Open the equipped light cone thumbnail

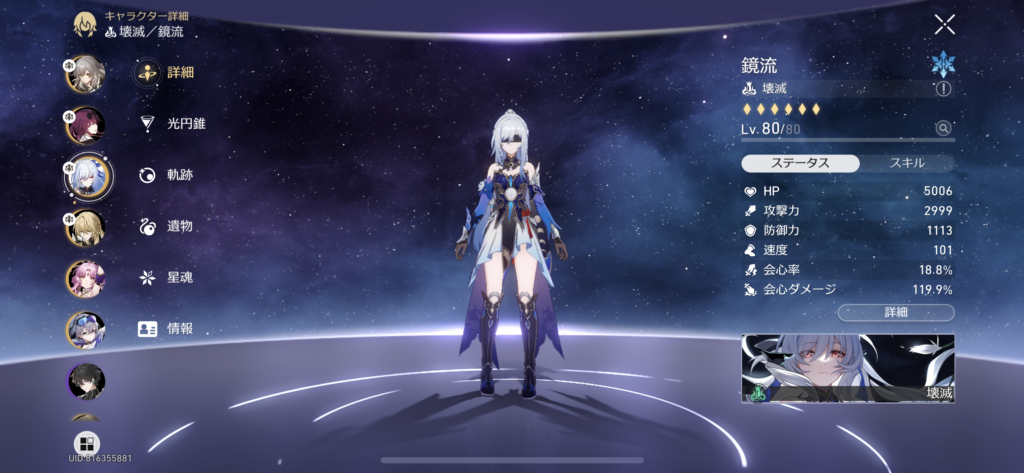pyautogui.click(x=848, y=368)
